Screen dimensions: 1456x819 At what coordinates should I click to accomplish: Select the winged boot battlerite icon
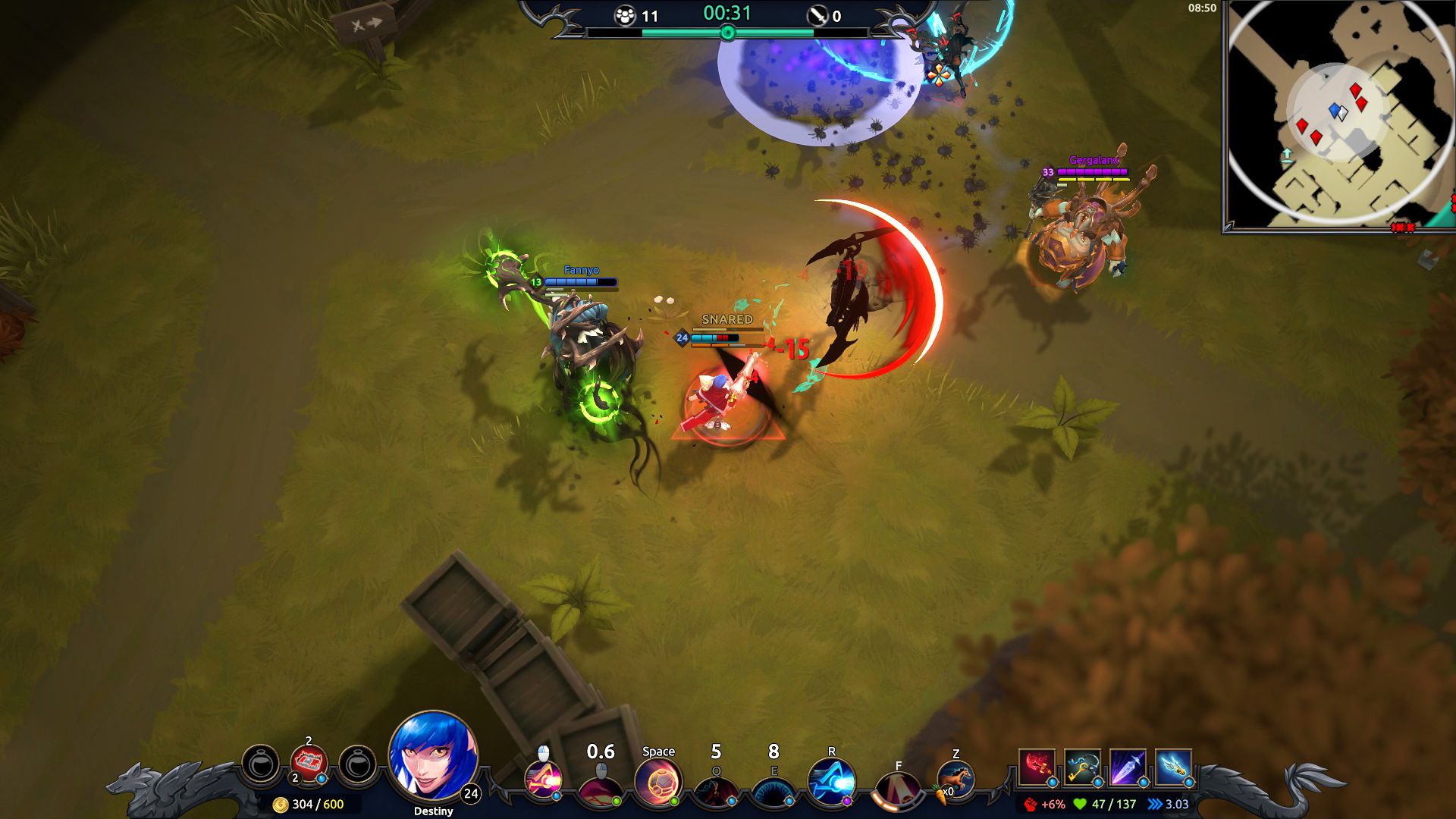(x=1173, y=767)
